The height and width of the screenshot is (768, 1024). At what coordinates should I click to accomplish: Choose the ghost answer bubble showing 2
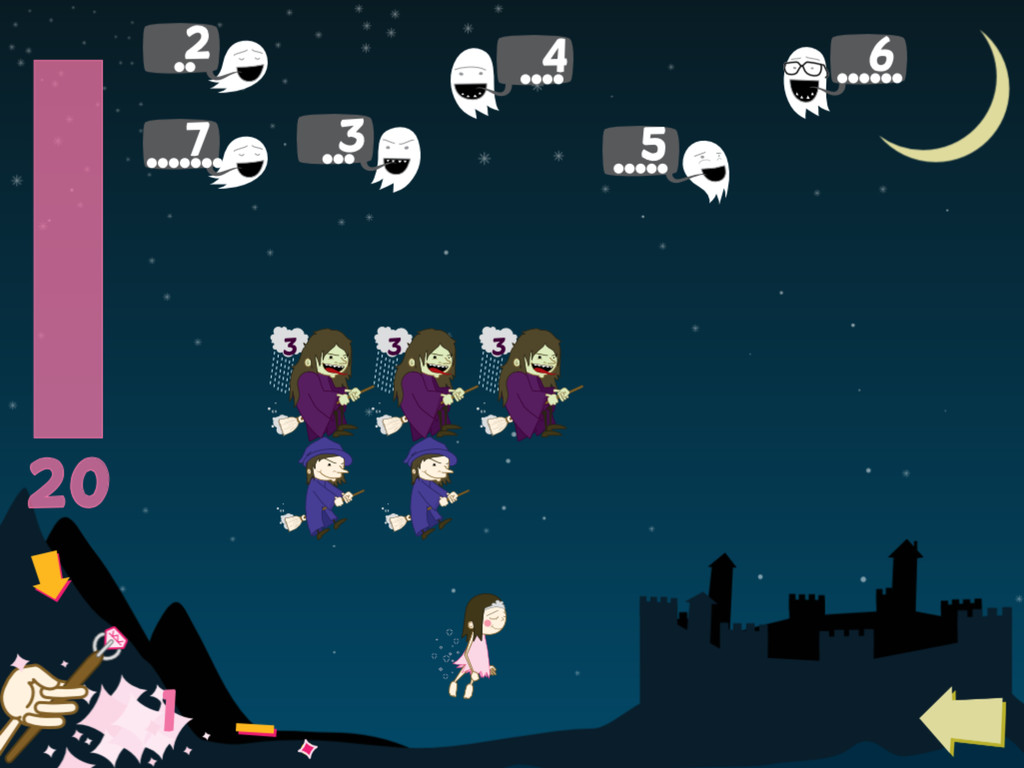click(x=182, y=48)
